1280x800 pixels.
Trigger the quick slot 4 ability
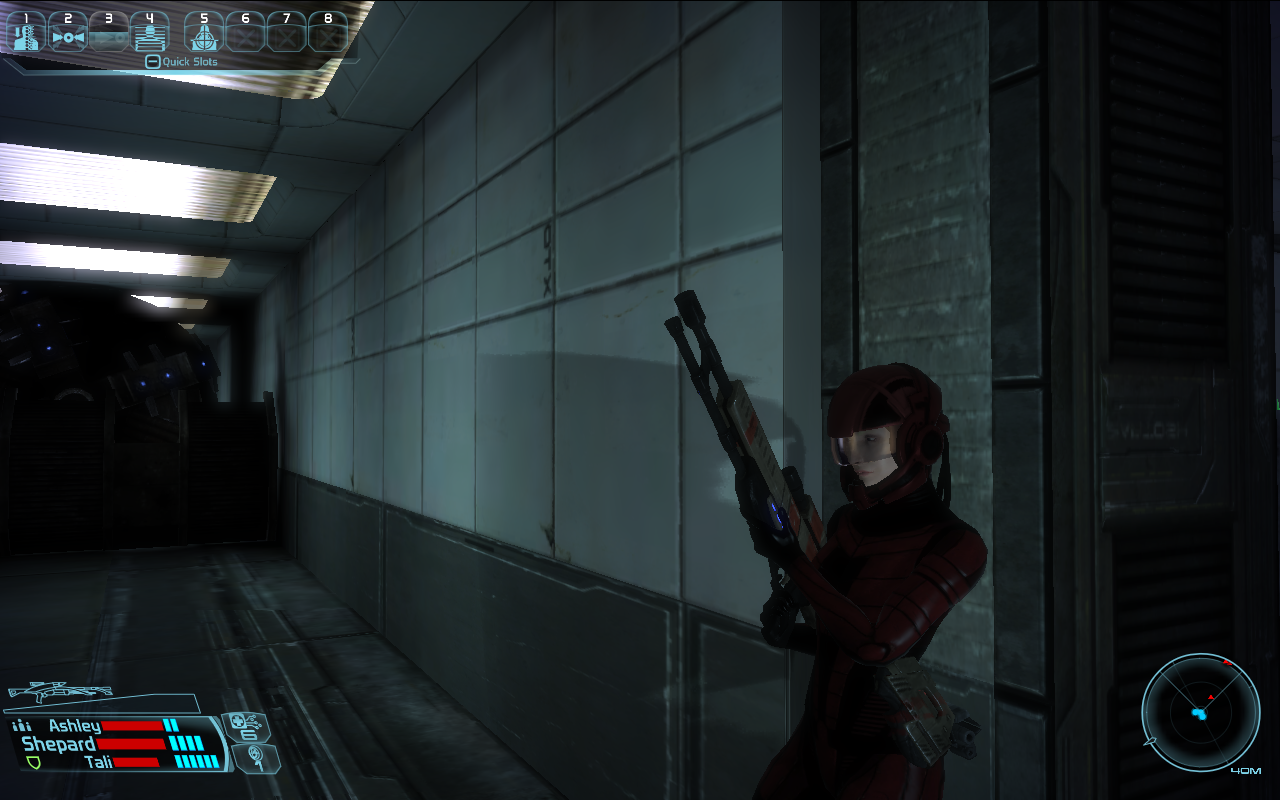(x=149, y=32)
